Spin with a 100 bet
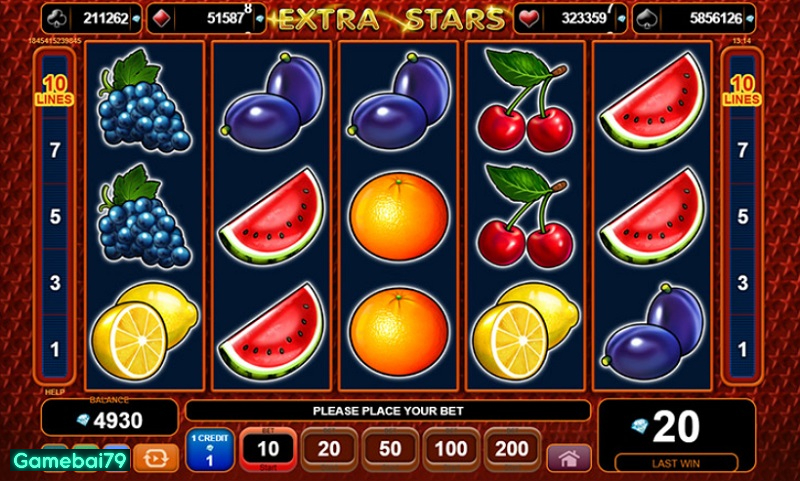800x481 pixels. coord(450,450)
